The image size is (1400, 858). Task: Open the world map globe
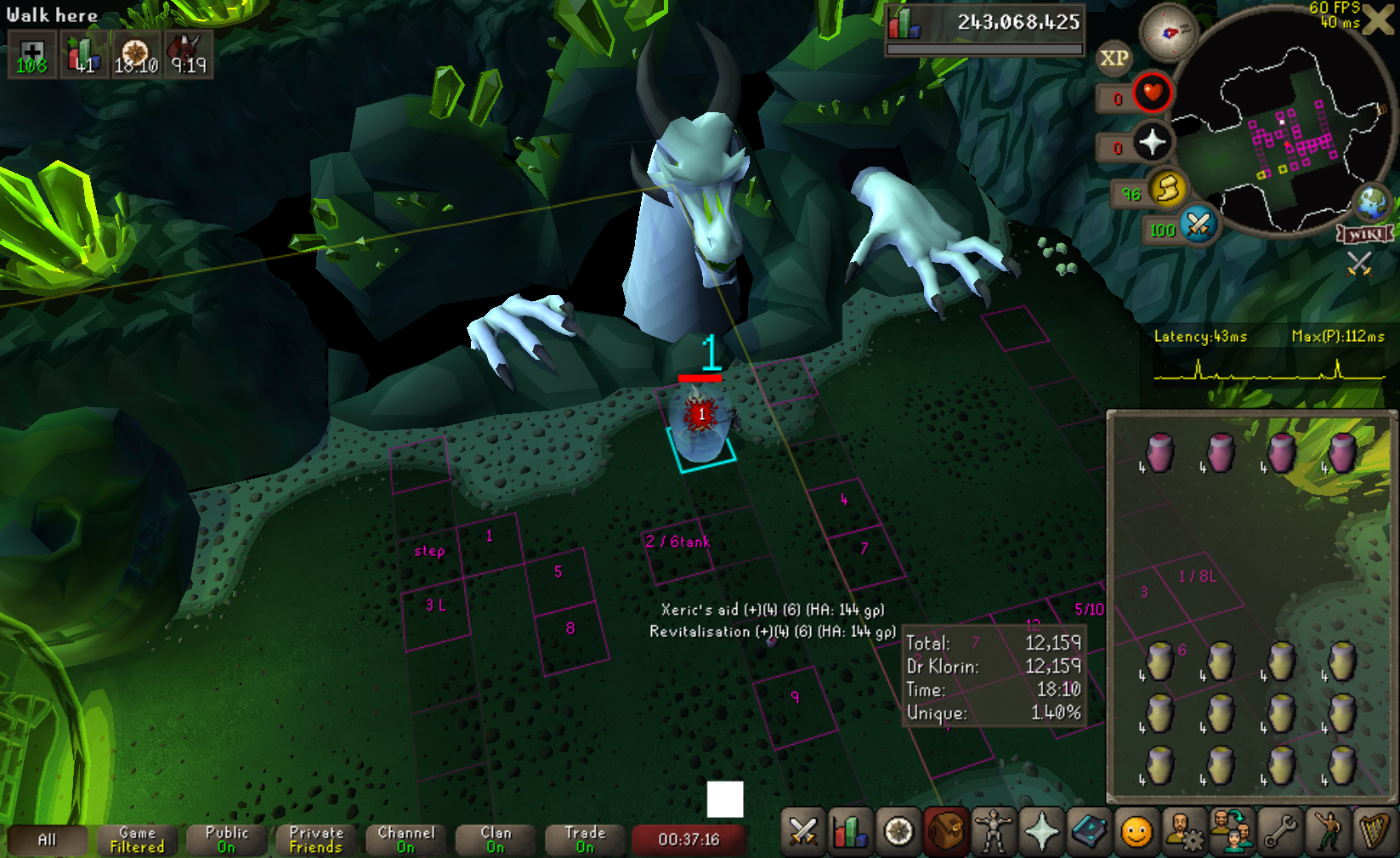click(1372, 203)
